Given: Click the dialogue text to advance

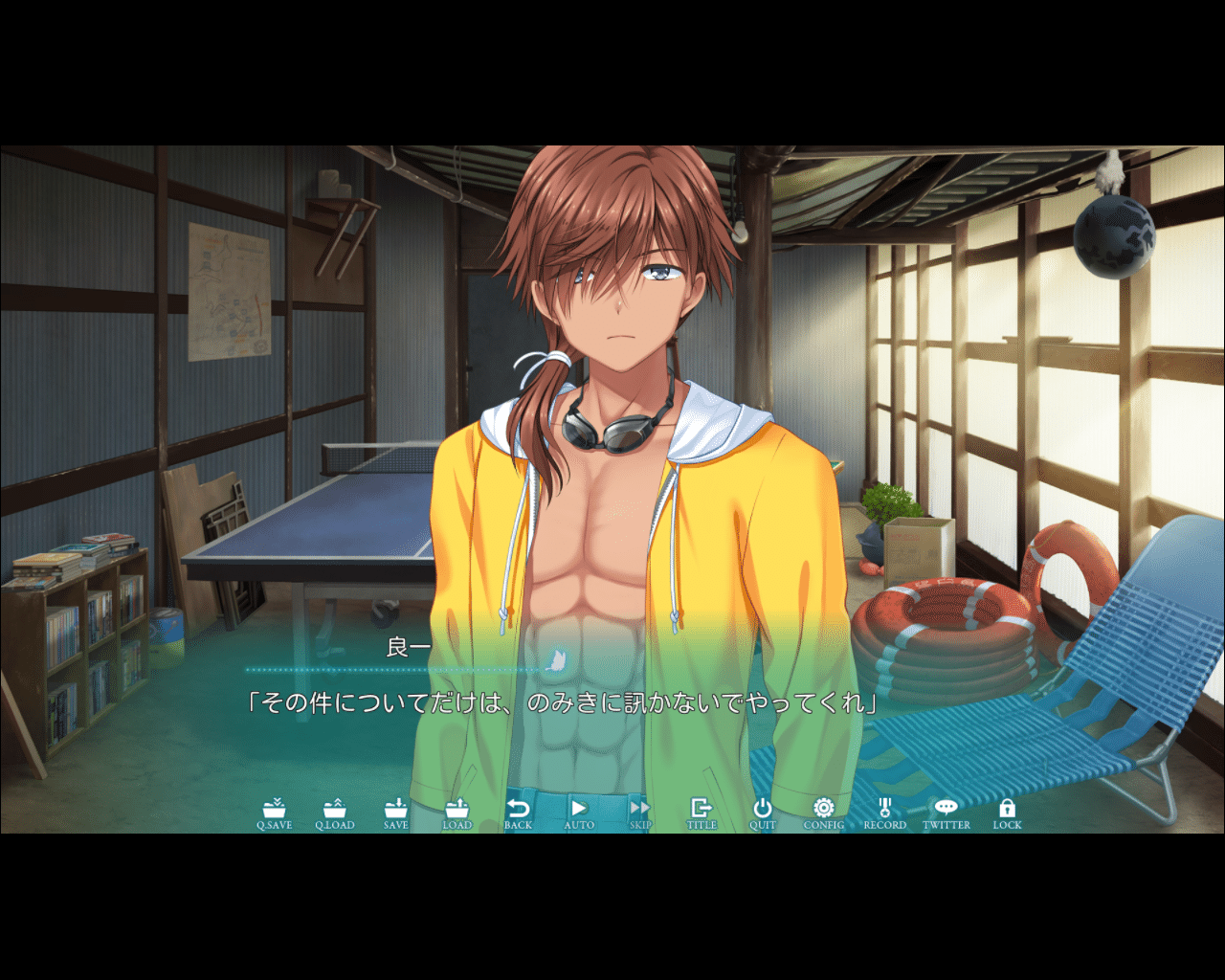Looking at the screenshot, I should tap(563, 701).
